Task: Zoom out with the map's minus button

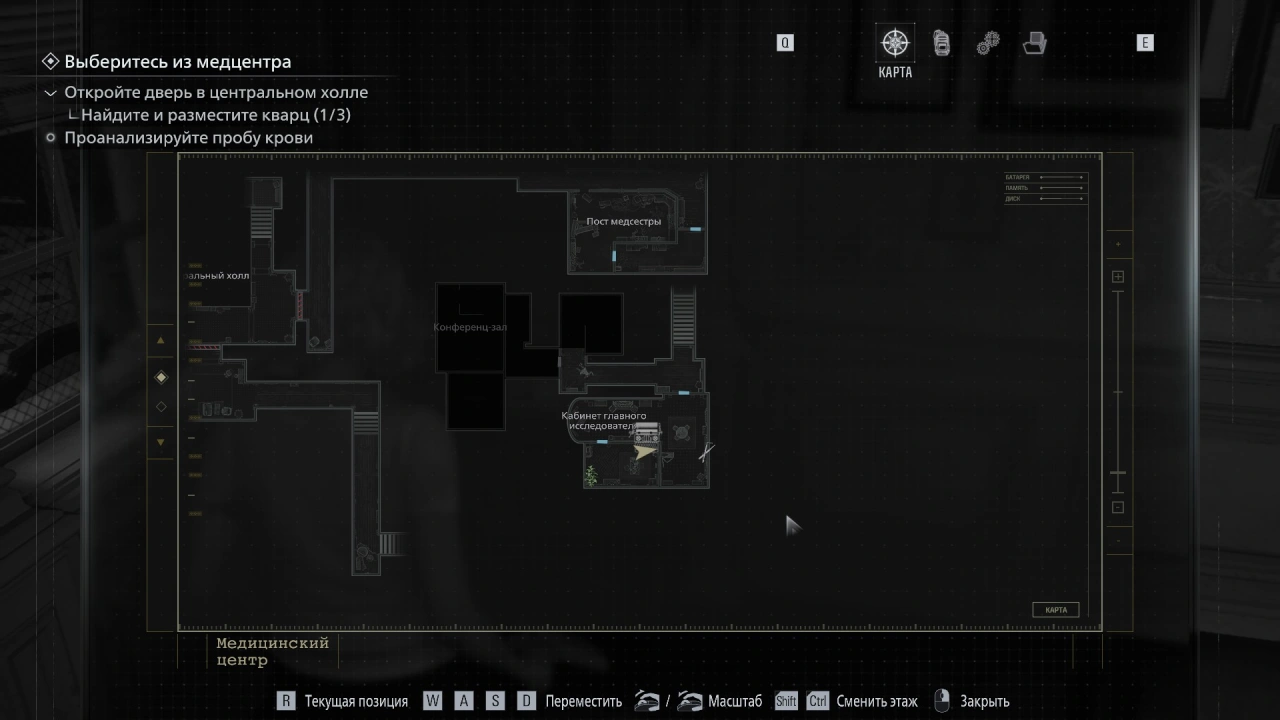Action: 1118,507
